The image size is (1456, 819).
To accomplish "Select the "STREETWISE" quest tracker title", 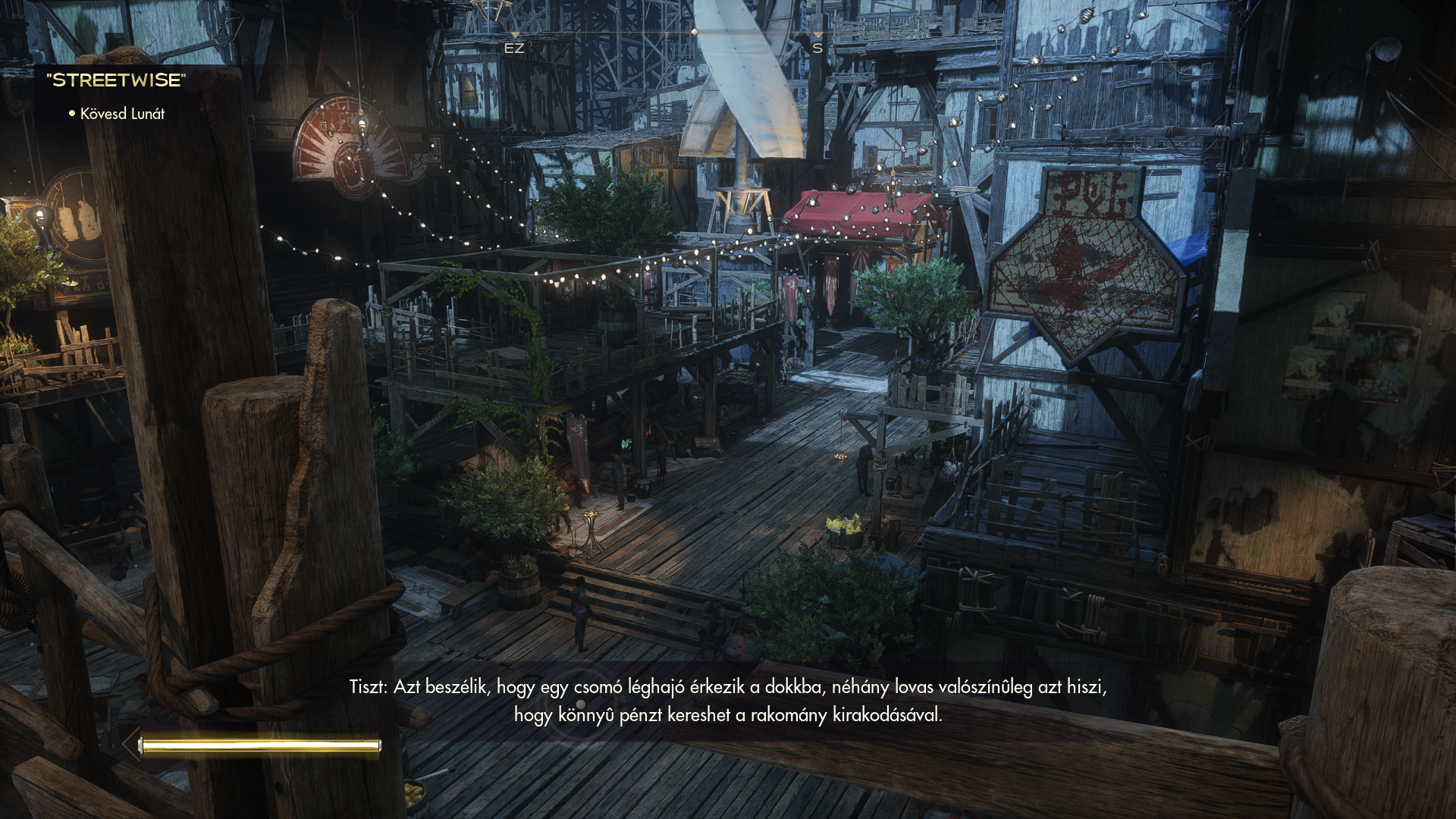I will click(x=116, y=80).
